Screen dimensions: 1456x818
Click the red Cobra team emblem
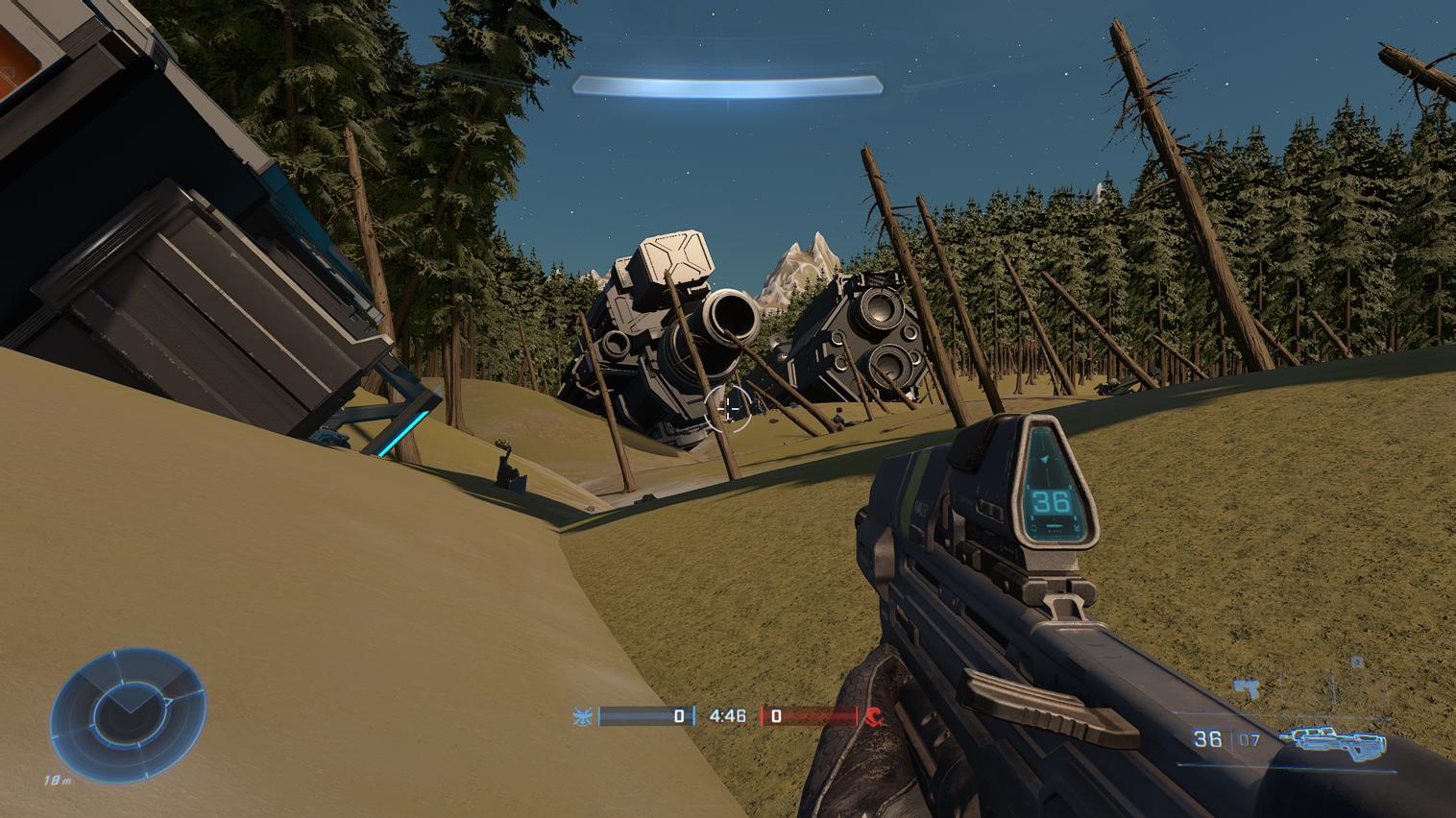(873, 715)
